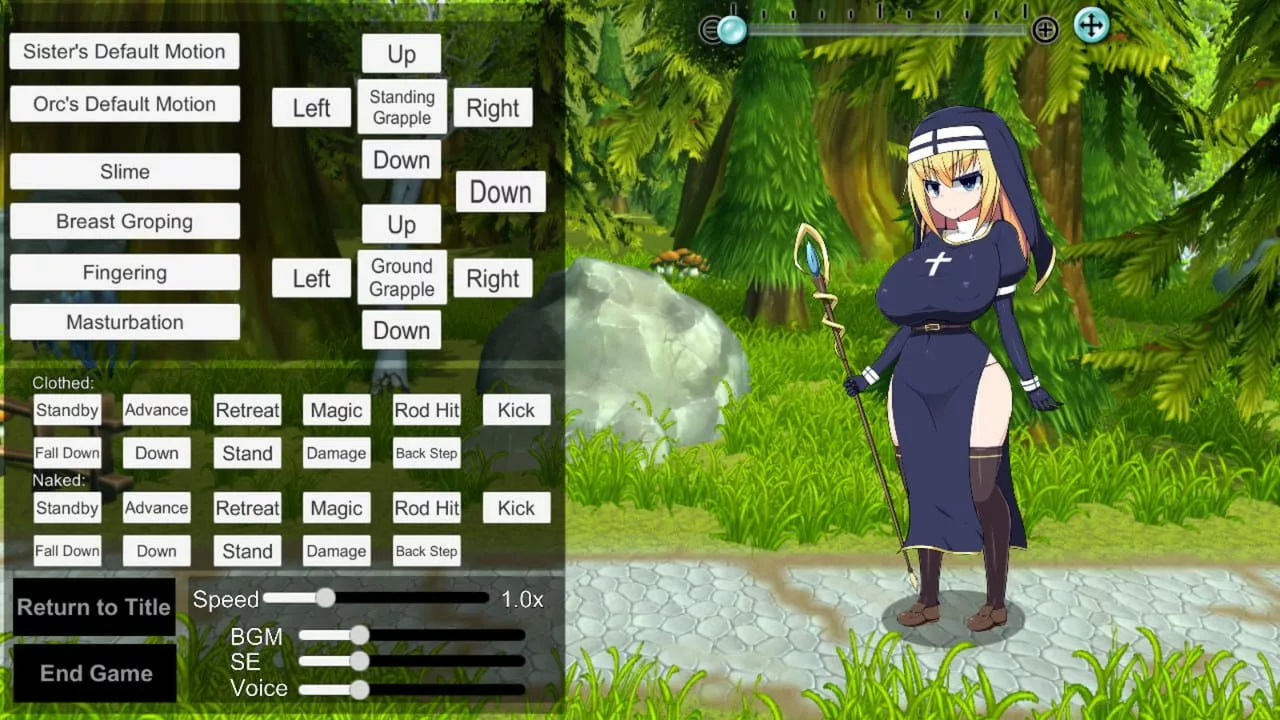The height and width of the screenshot is (720, 1280).
Task: Click the Speed slider handle at 1.0x
Action: point(326,598)
